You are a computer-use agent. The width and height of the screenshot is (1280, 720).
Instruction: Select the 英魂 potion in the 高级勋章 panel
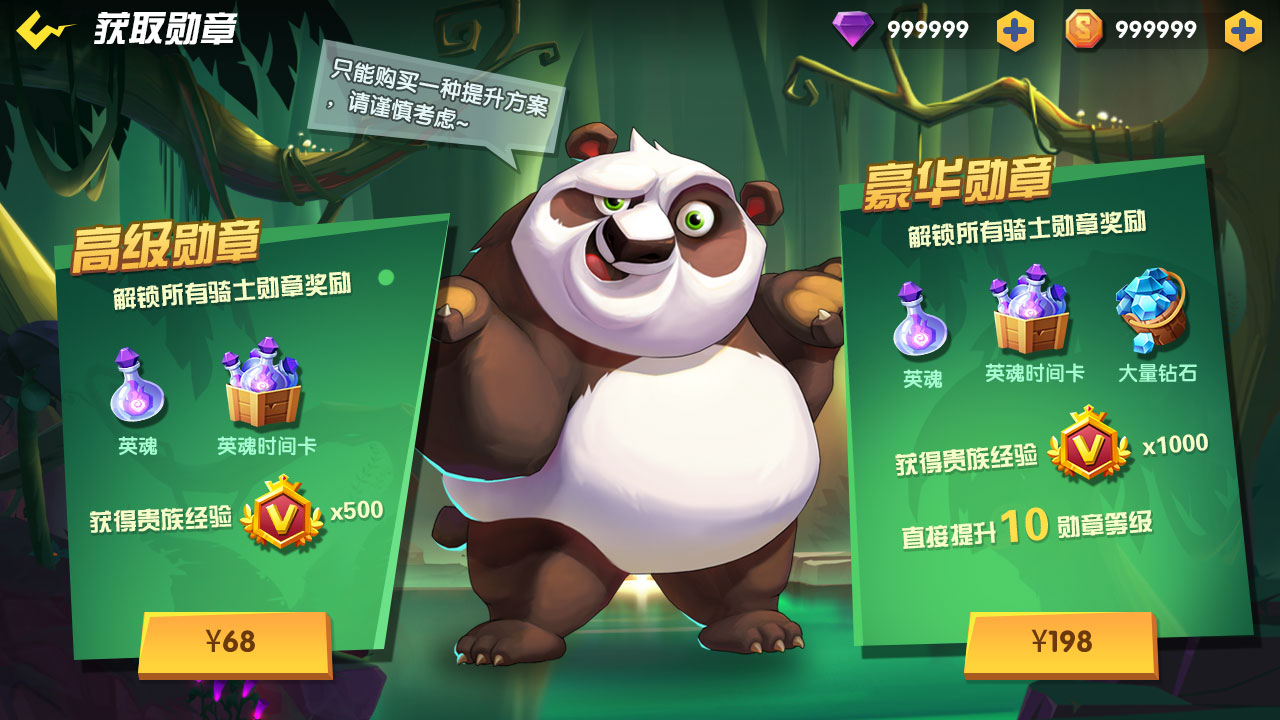(137, 386)
